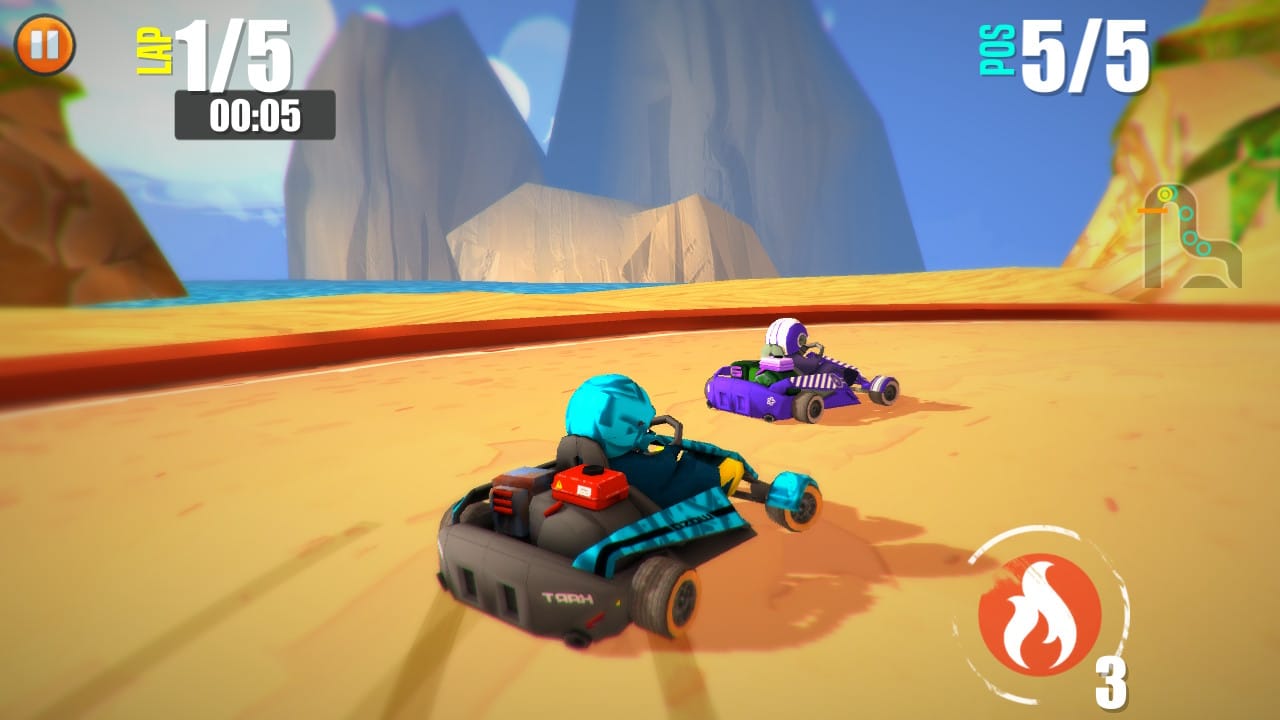The width and height of the screenshot is (1280, 720).
Task: Select the orange start line on minimap
Action: click(1152, 210)
